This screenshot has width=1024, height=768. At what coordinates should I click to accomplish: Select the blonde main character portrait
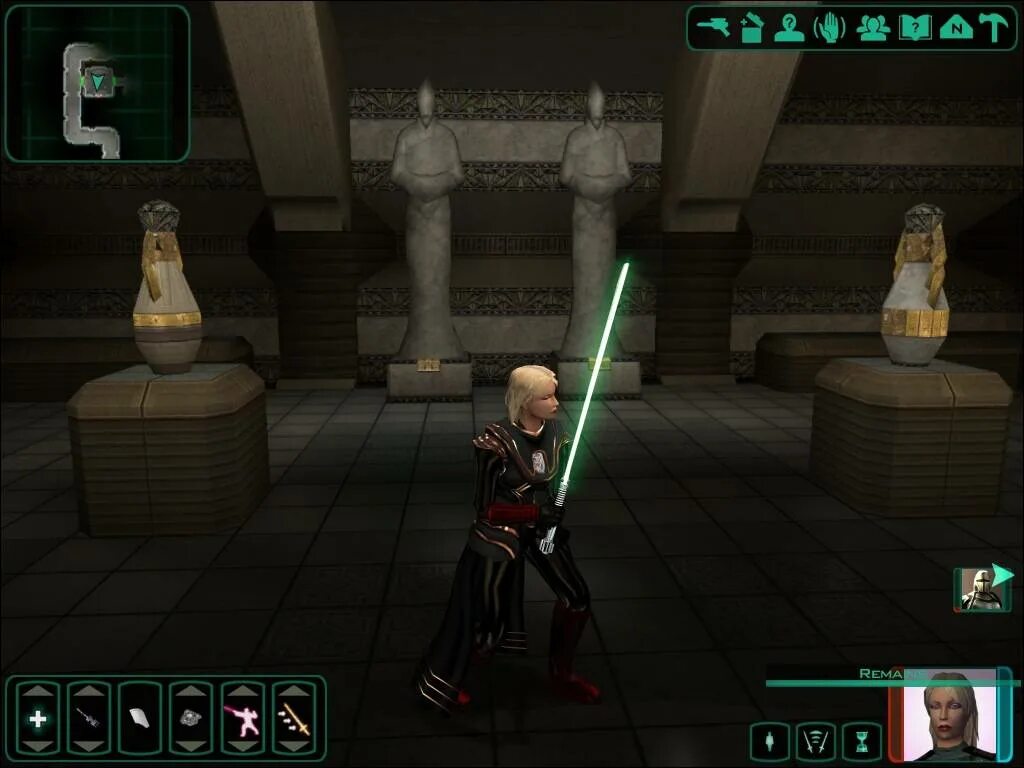click(x=950, y=715)
